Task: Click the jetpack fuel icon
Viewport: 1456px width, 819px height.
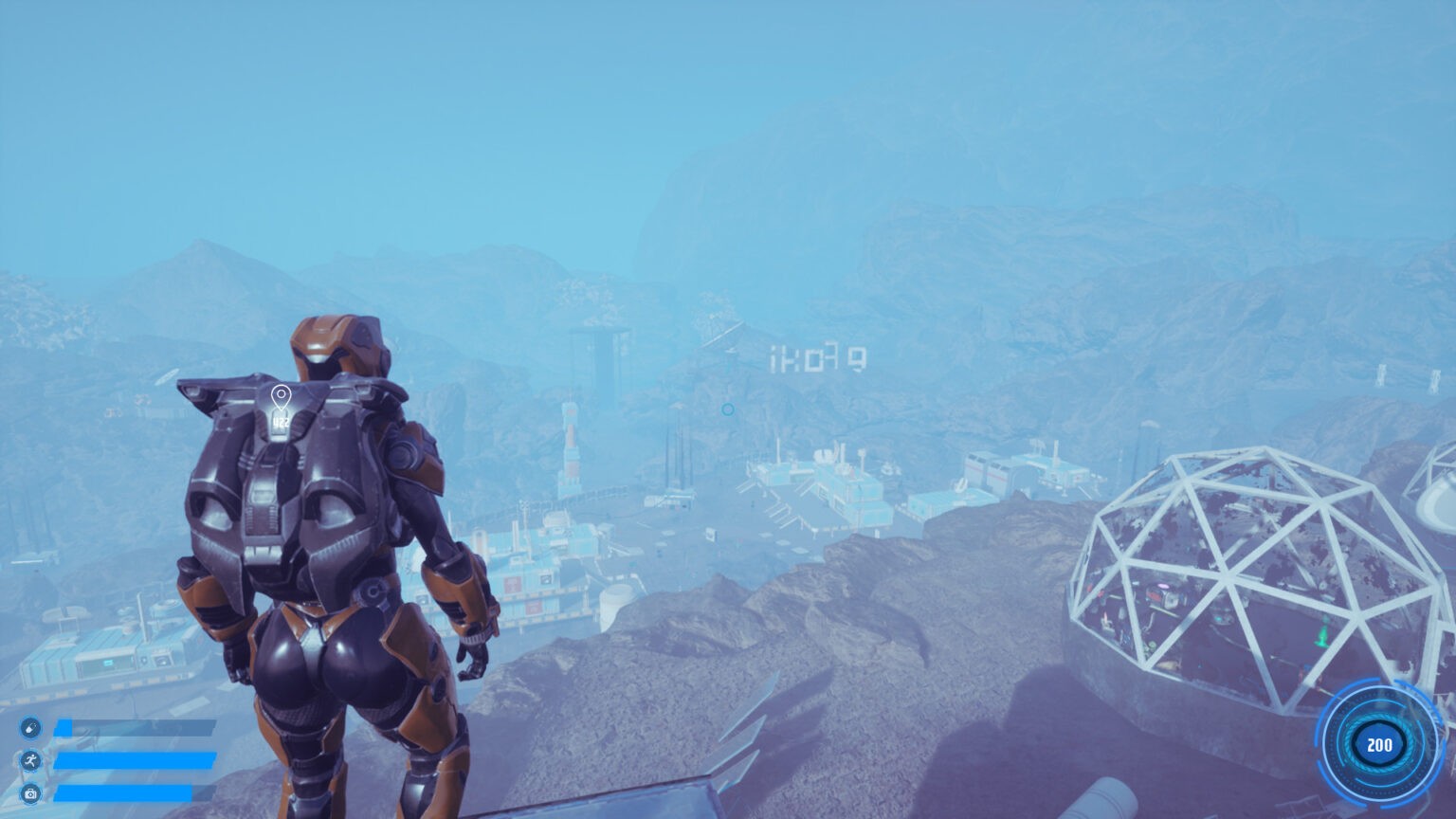Action: [x=30, y=728]
